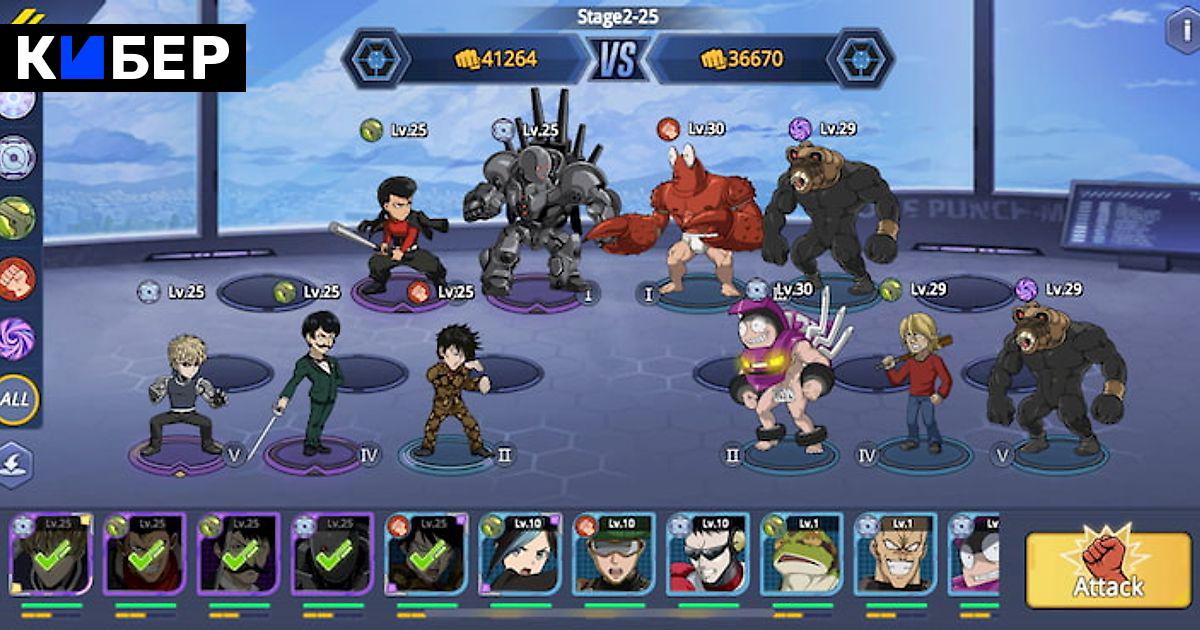Filter heroes by the red fist type
1200x630 pixels.
click(17, 278)
